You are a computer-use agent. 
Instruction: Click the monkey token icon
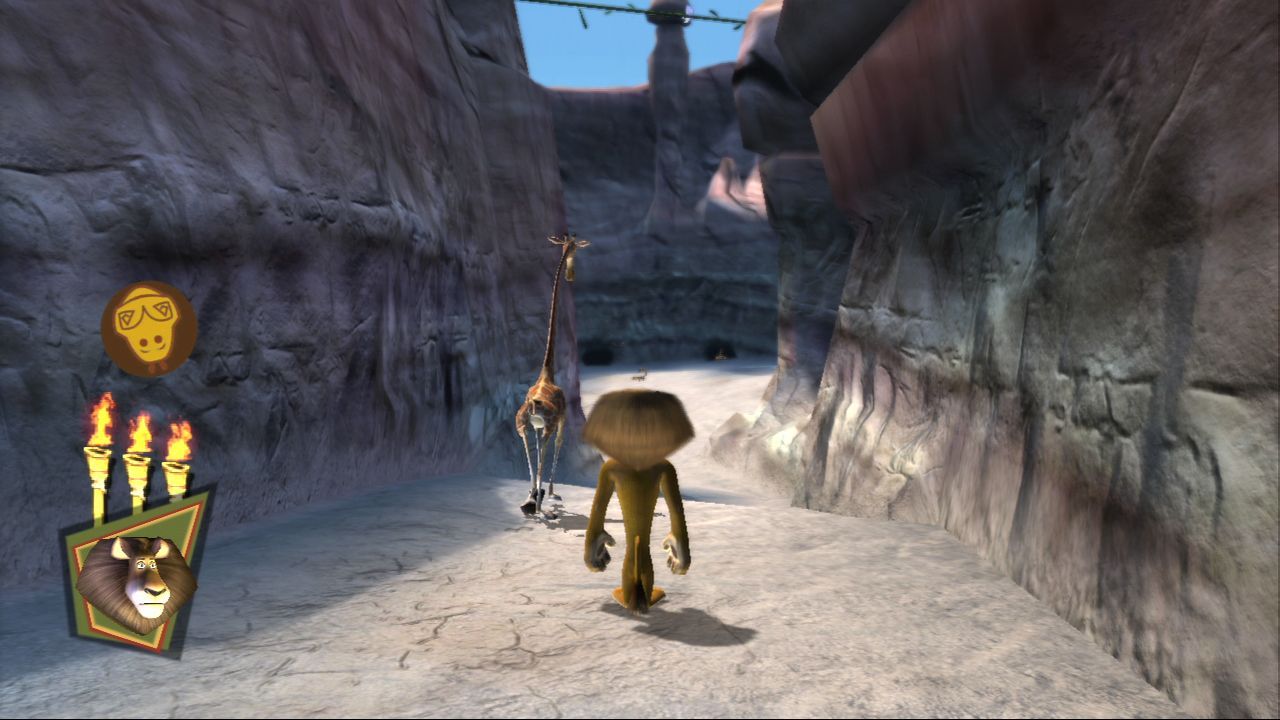[x=147, y=327]
